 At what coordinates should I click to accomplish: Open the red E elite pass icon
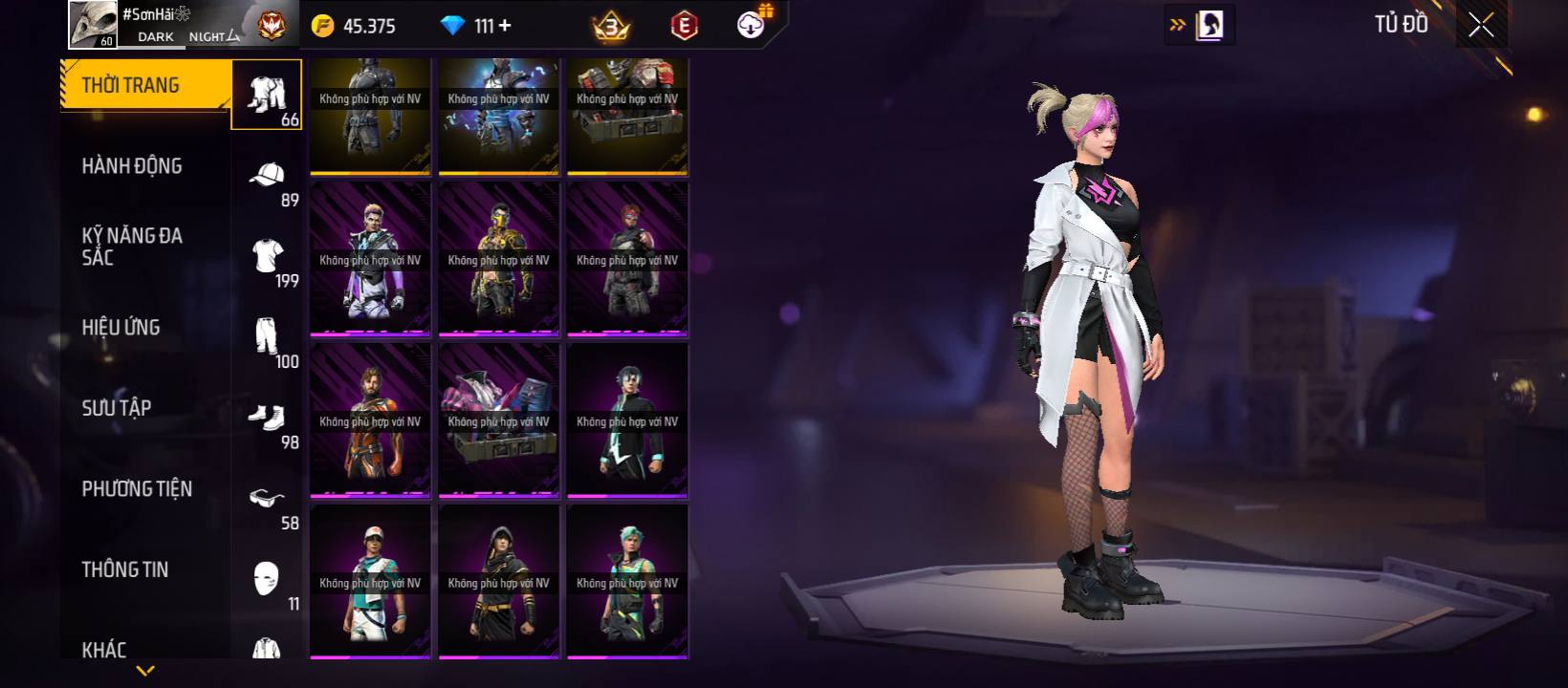(x=684, y=26)
